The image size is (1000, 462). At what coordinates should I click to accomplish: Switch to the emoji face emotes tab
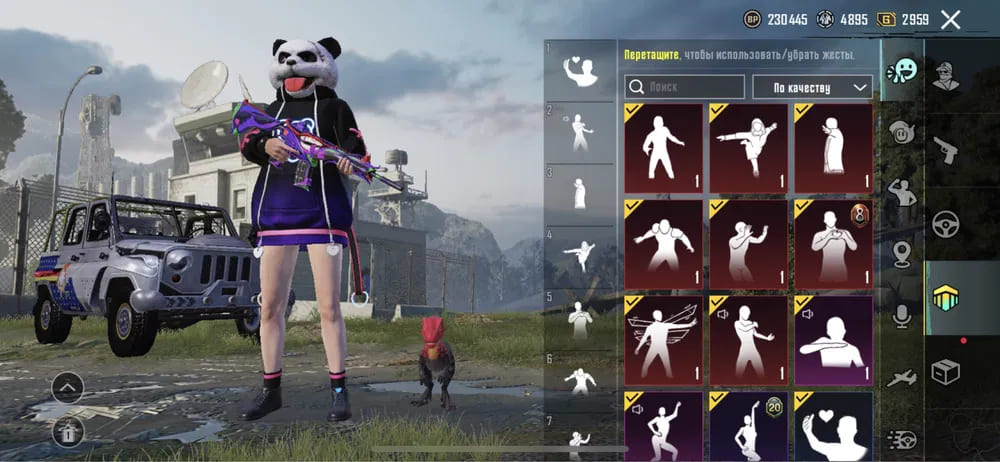[x=902, y=70]
